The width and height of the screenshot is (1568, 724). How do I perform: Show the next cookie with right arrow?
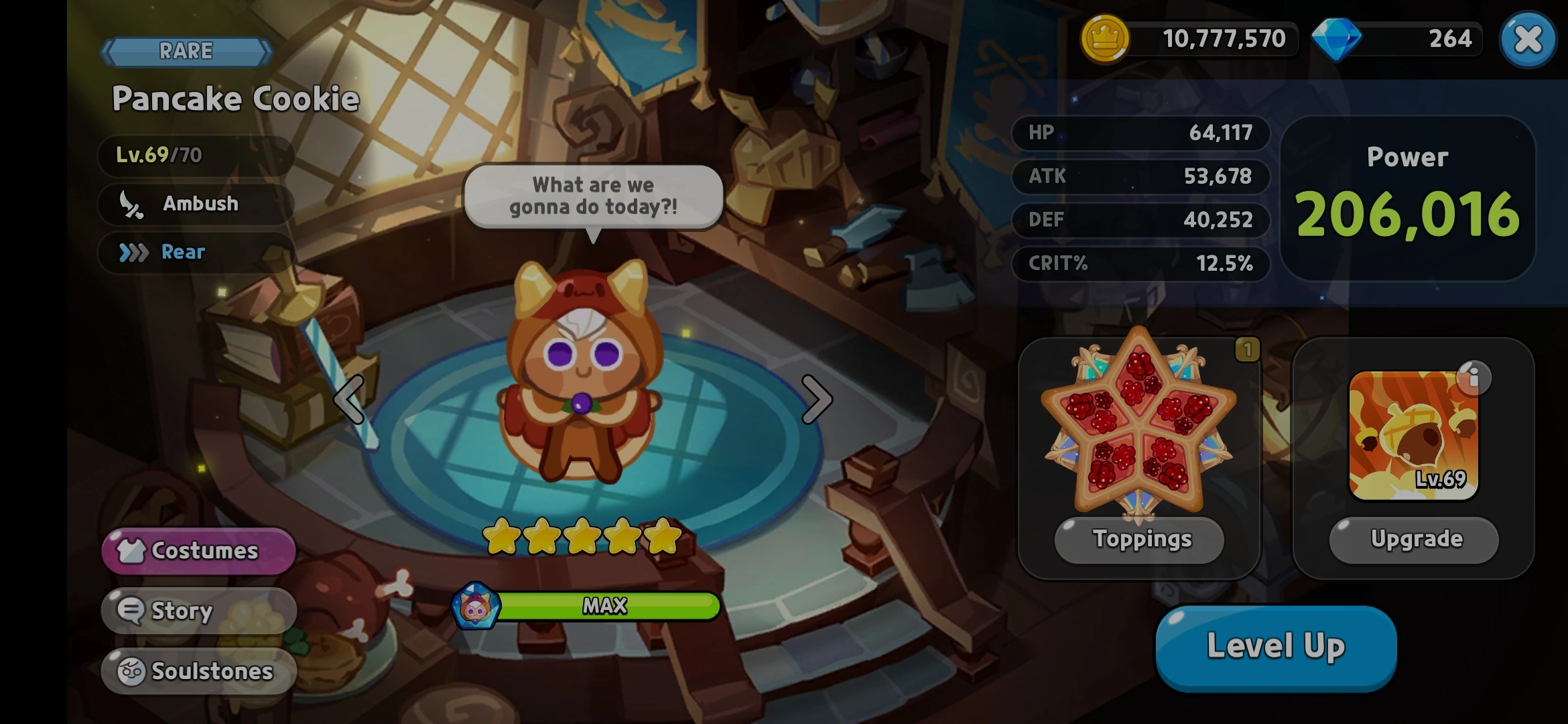[x=817, y=400]
